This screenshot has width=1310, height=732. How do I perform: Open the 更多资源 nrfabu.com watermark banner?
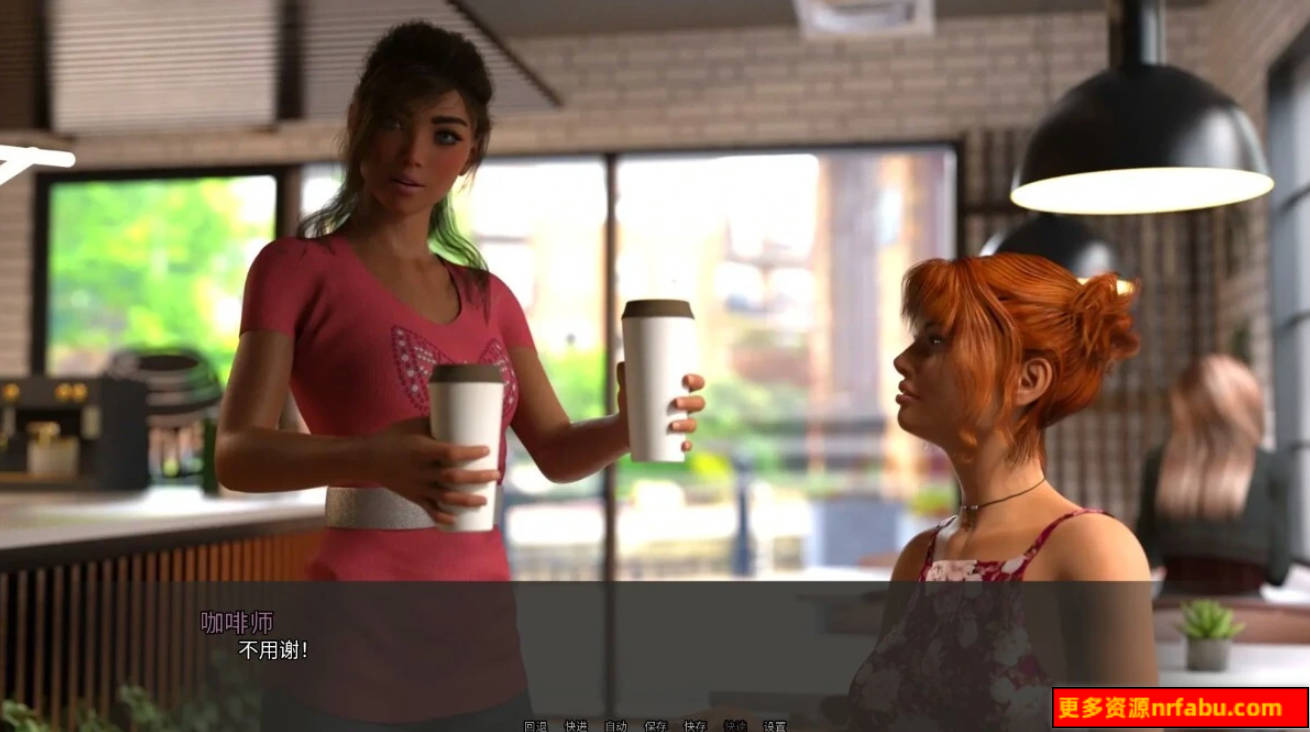(x=1179, y=708)
